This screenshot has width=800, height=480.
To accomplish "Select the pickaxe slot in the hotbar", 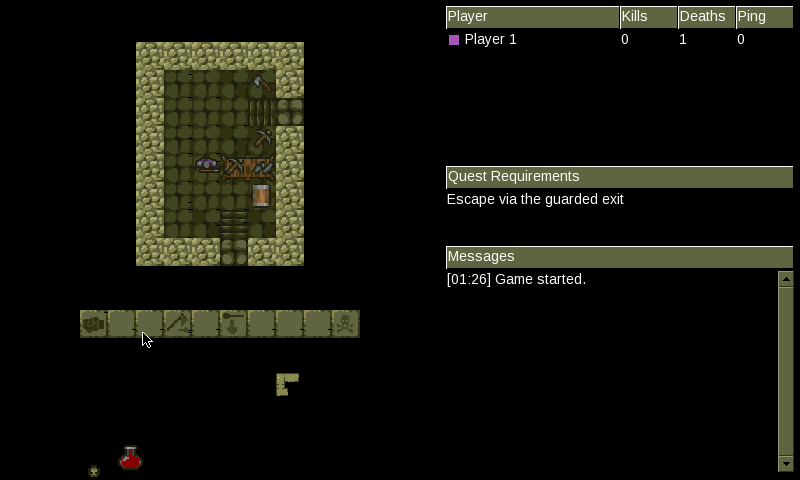I will tap(177, 324).
